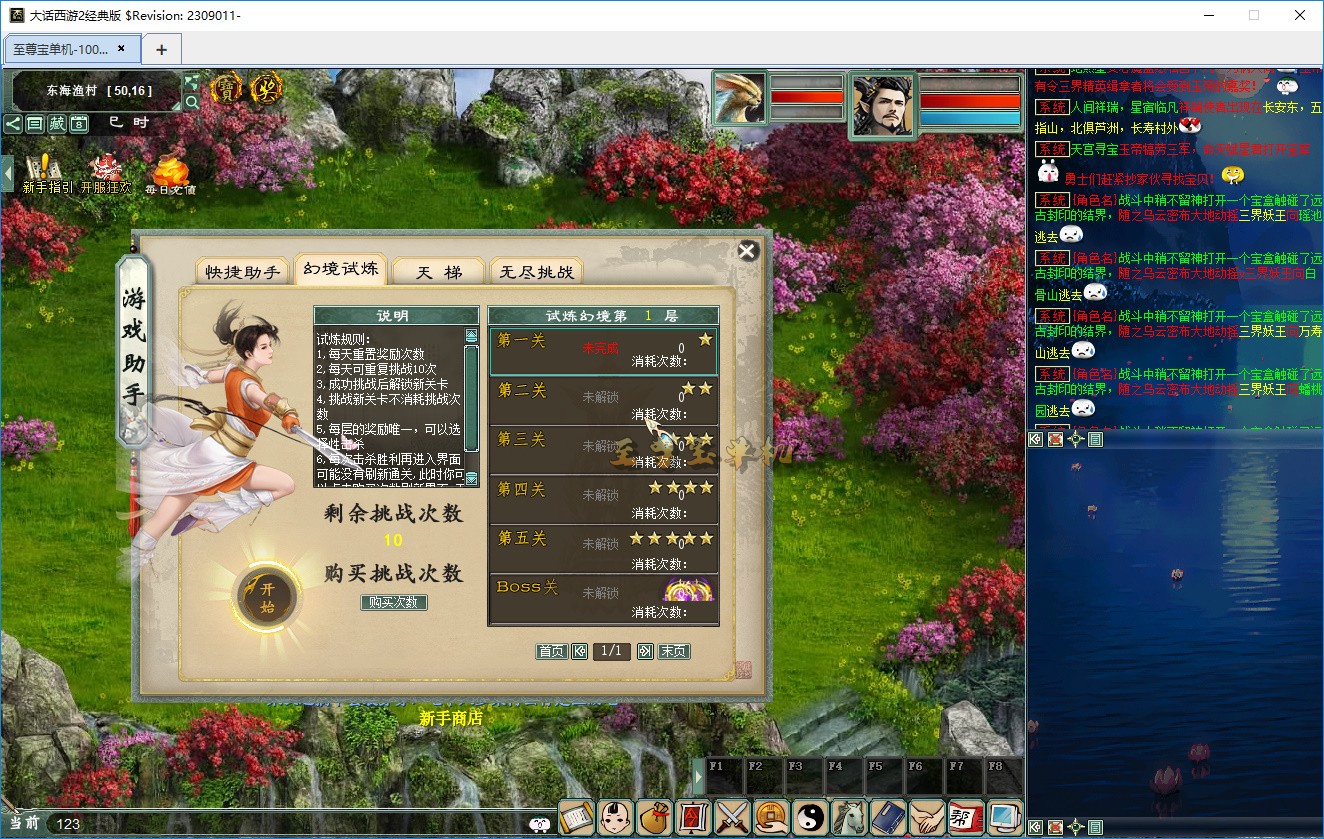This screenshot has height=839, width=1324.
Task: Open the 无尽挑战 tab
Action: click(x=536, y=271)
